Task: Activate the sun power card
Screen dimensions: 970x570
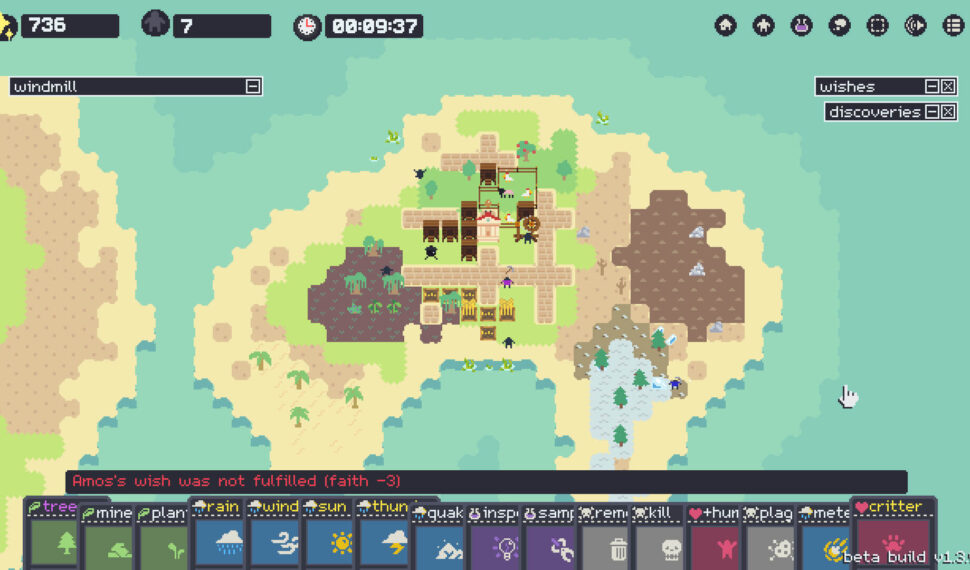Action: [x=329, y=540]
